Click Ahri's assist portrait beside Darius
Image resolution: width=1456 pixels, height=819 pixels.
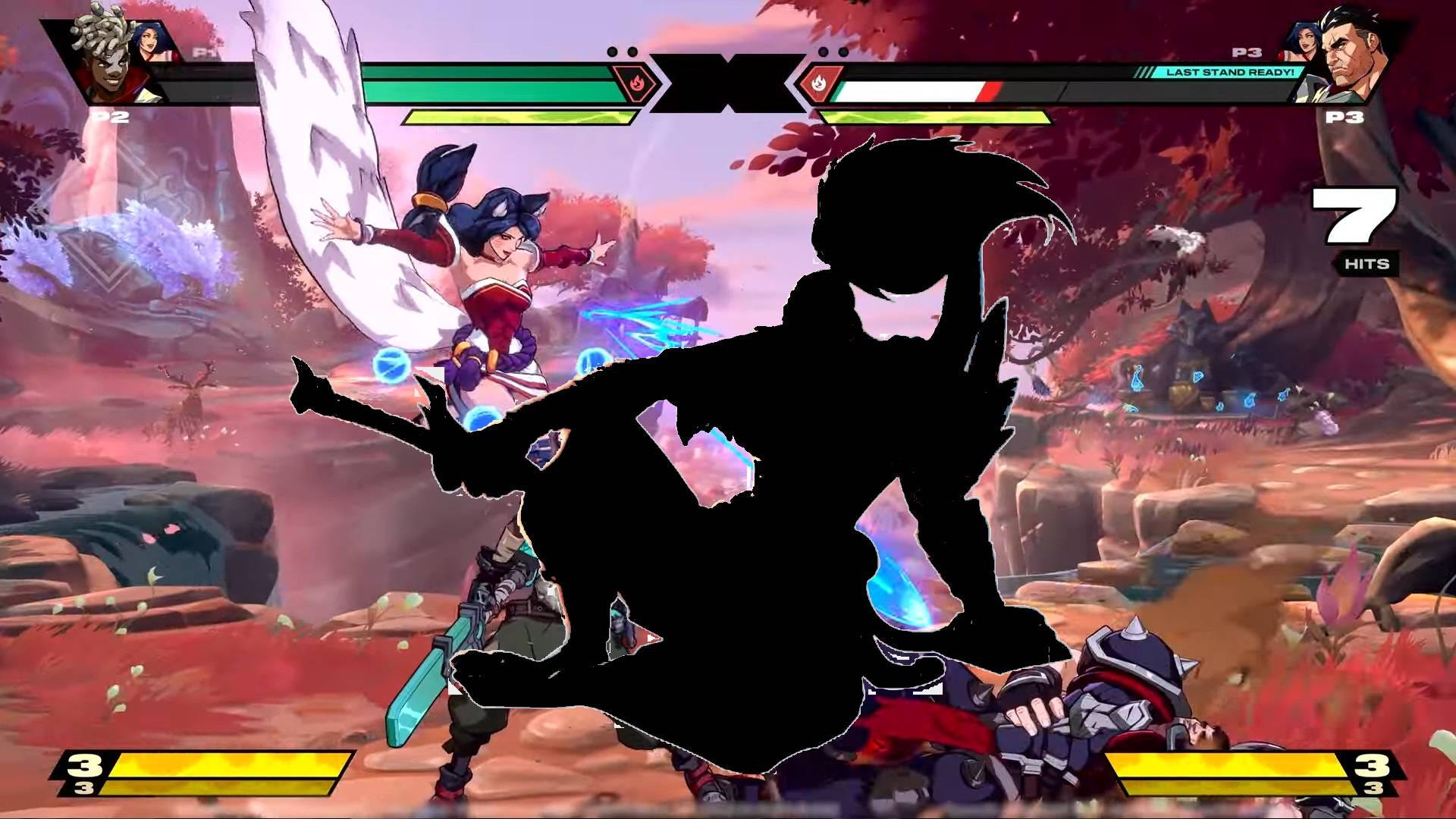tap(1307, 39)
